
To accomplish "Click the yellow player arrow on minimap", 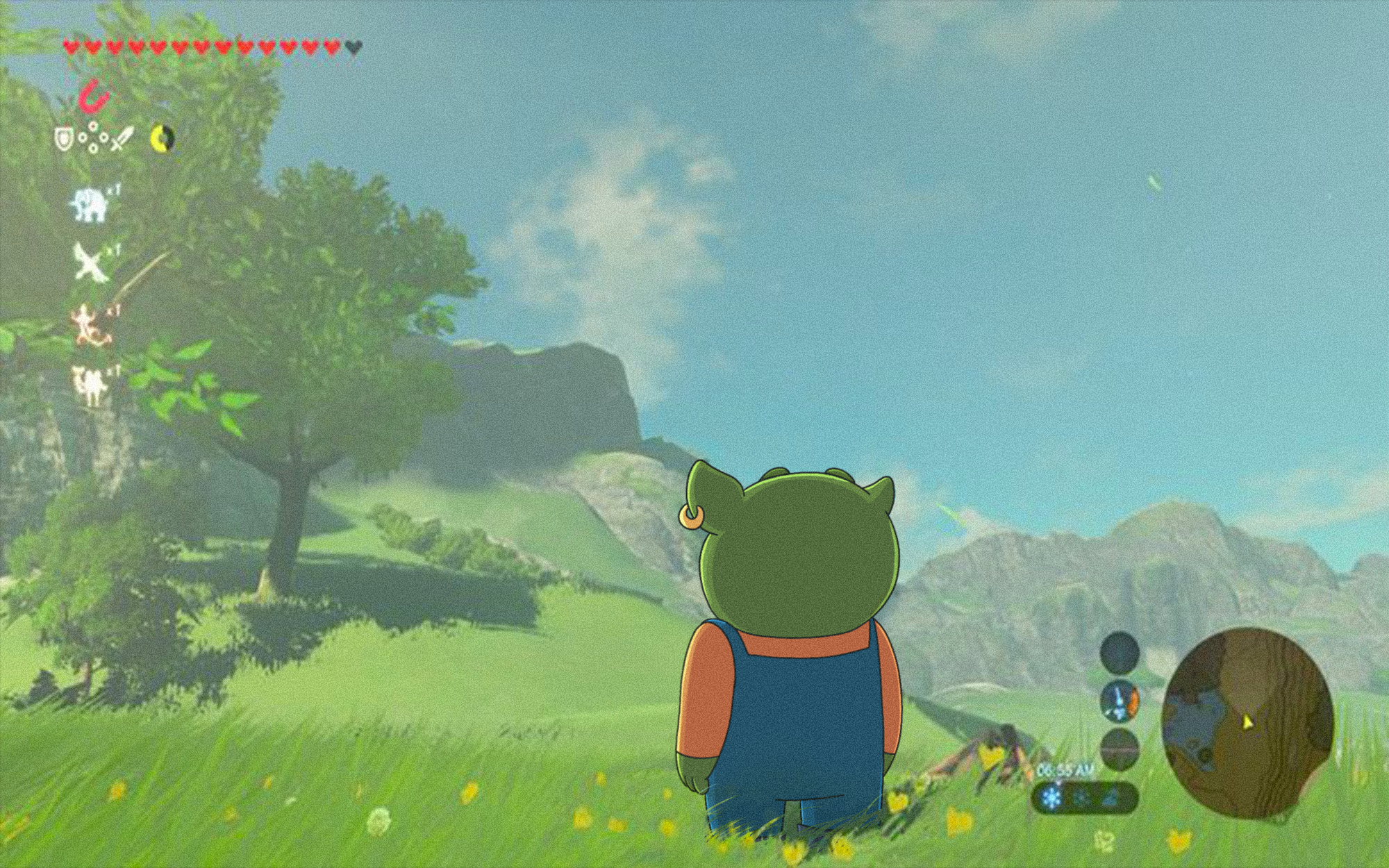I will coord(1248,723).
